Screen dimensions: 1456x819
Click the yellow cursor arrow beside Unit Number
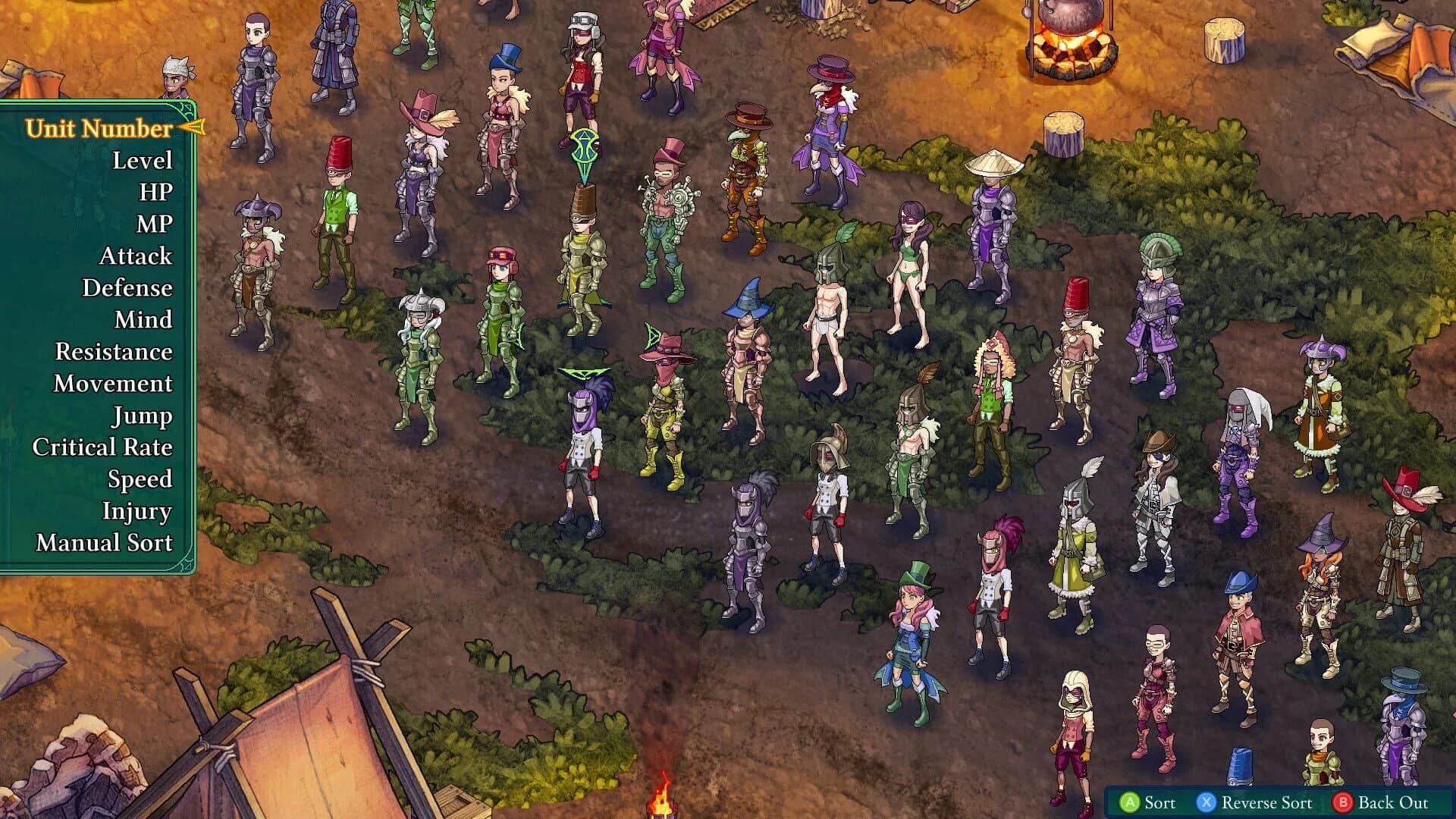[x=190, y=127]
